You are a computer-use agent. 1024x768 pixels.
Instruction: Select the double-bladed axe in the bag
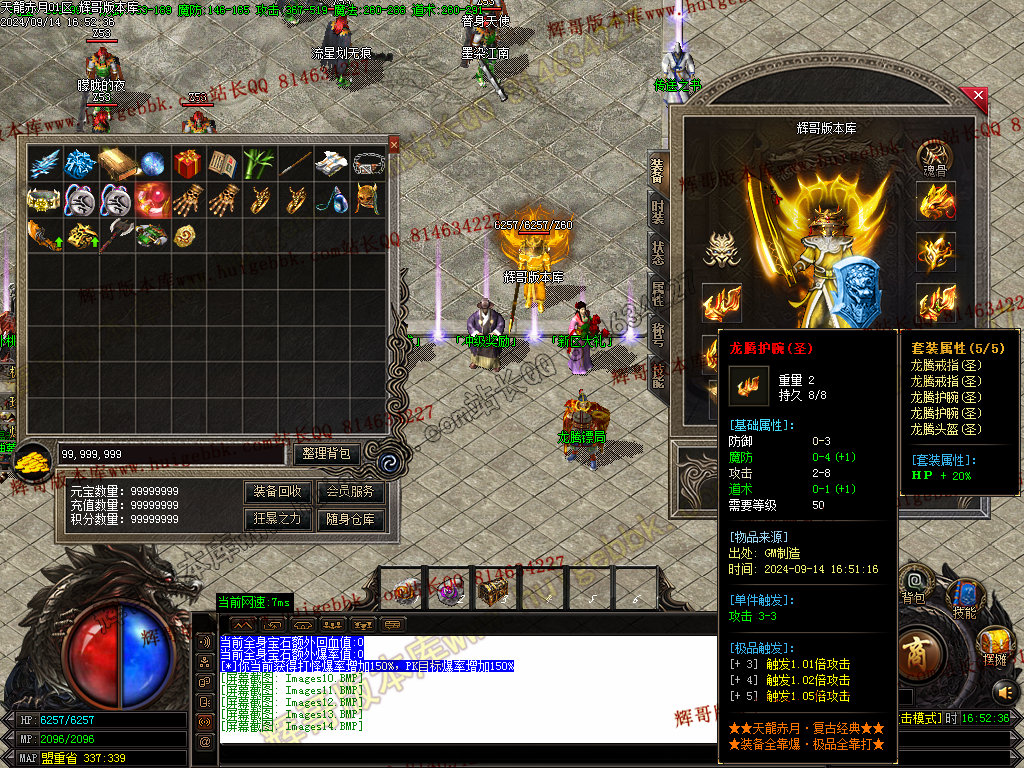click(x=116, y=235)
